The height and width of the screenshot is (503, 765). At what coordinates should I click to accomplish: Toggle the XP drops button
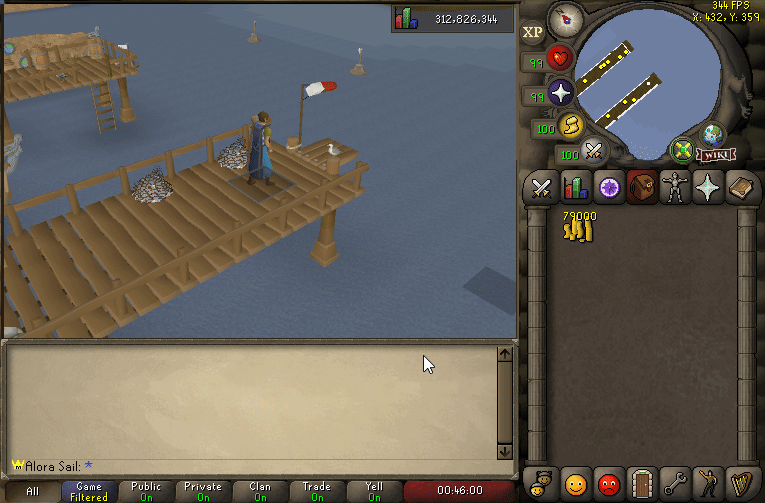[x=532, y=31]
